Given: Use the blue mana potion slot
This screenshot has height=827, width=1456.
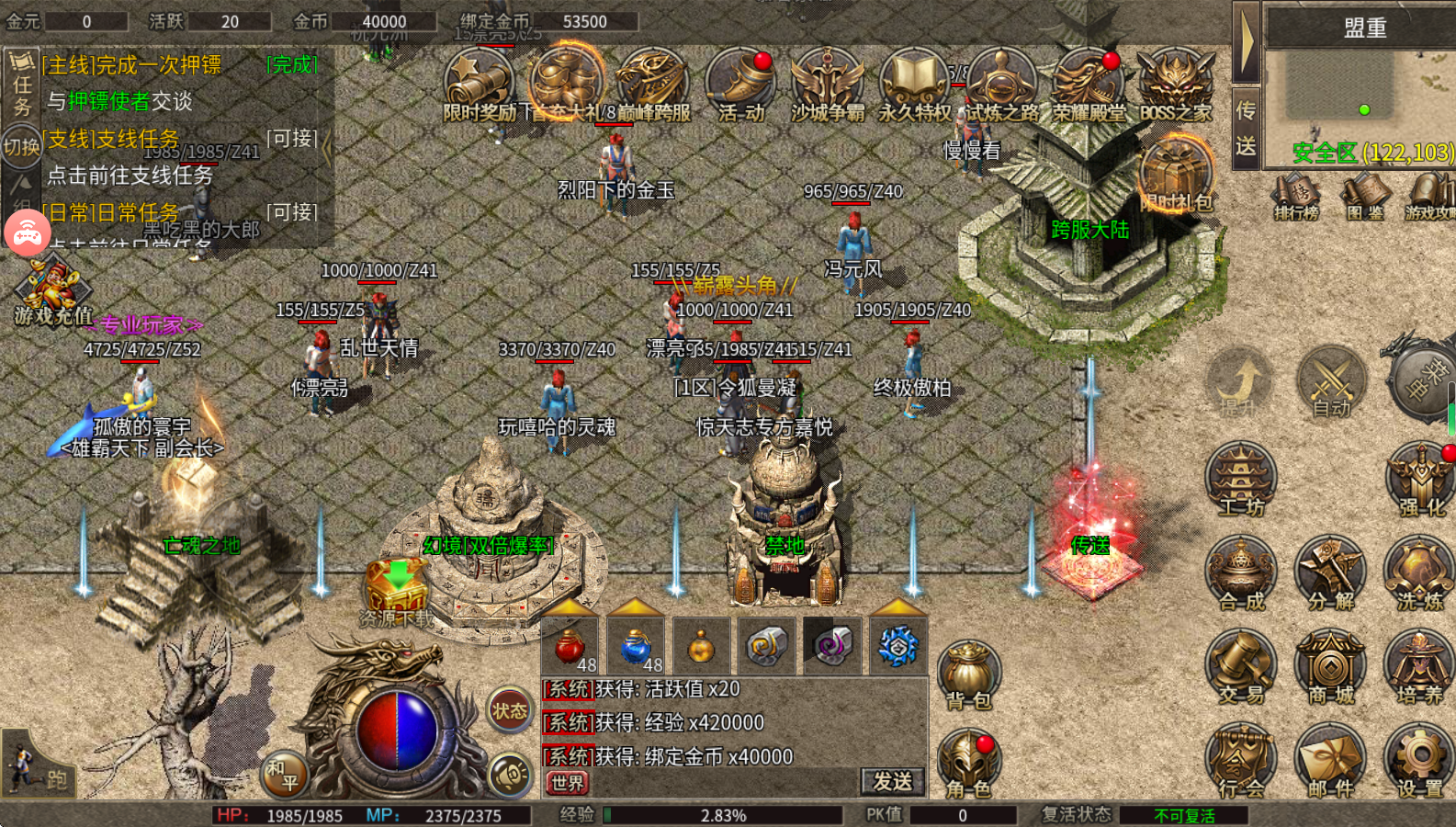Looking at the screenshot, I should [x=636, y=645].
